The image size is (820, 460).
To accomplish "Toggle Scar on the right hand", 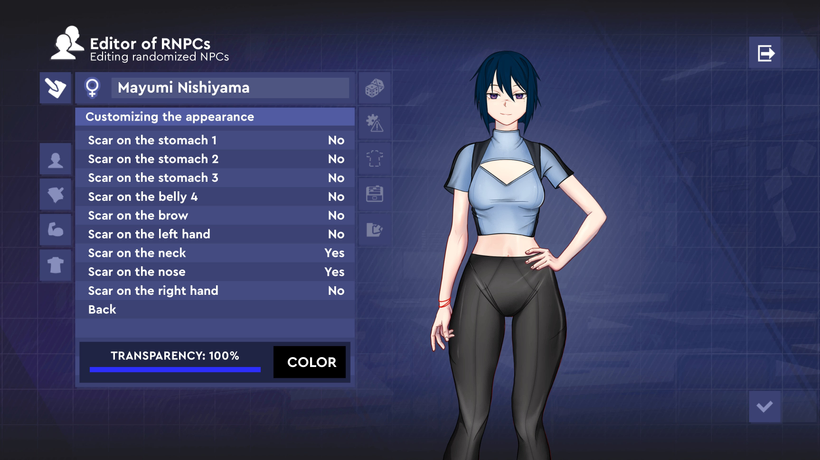I will (215, 291).
